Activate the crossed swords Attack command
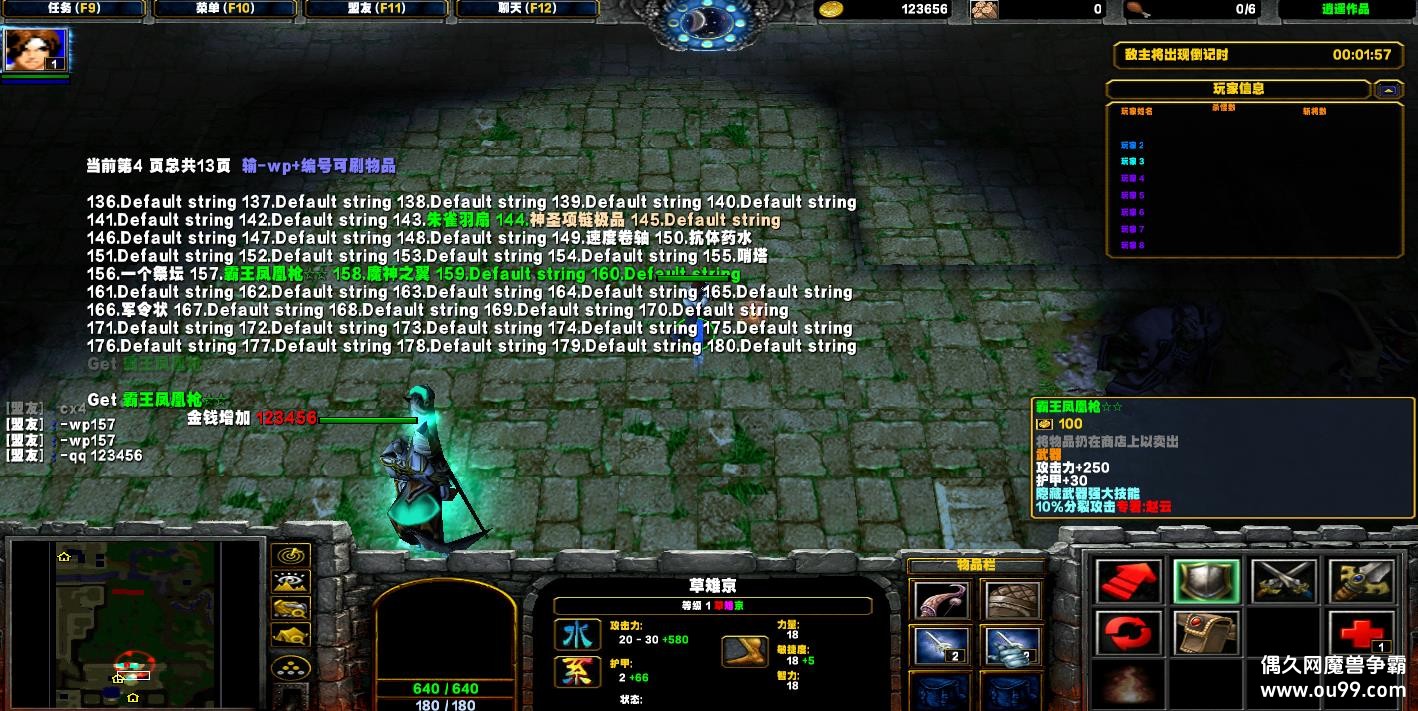 click(1283, 582)
